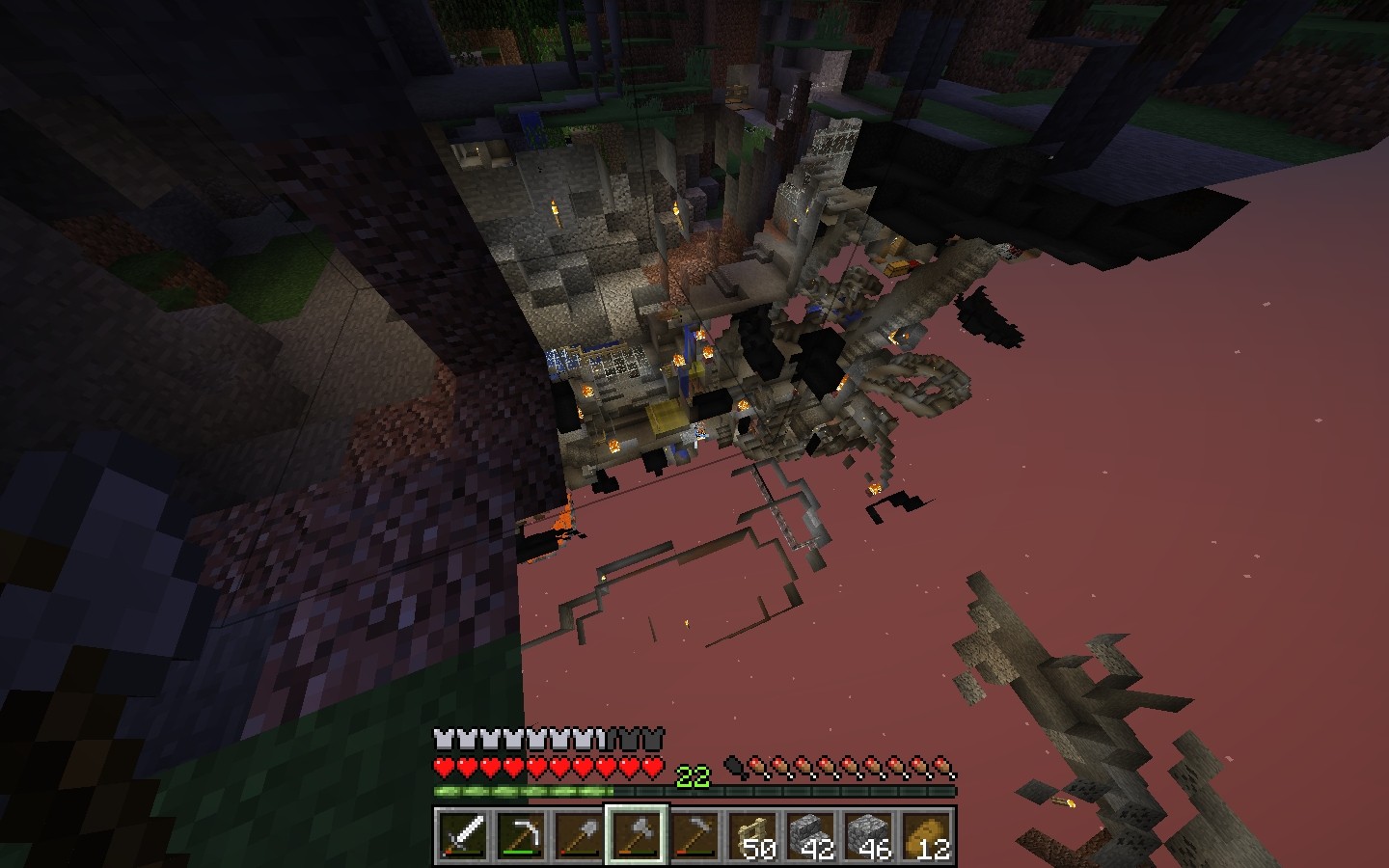Click the selected iron axe slot
The width and height of the screenshot is (1389, 868).
(x=636, y=835)
